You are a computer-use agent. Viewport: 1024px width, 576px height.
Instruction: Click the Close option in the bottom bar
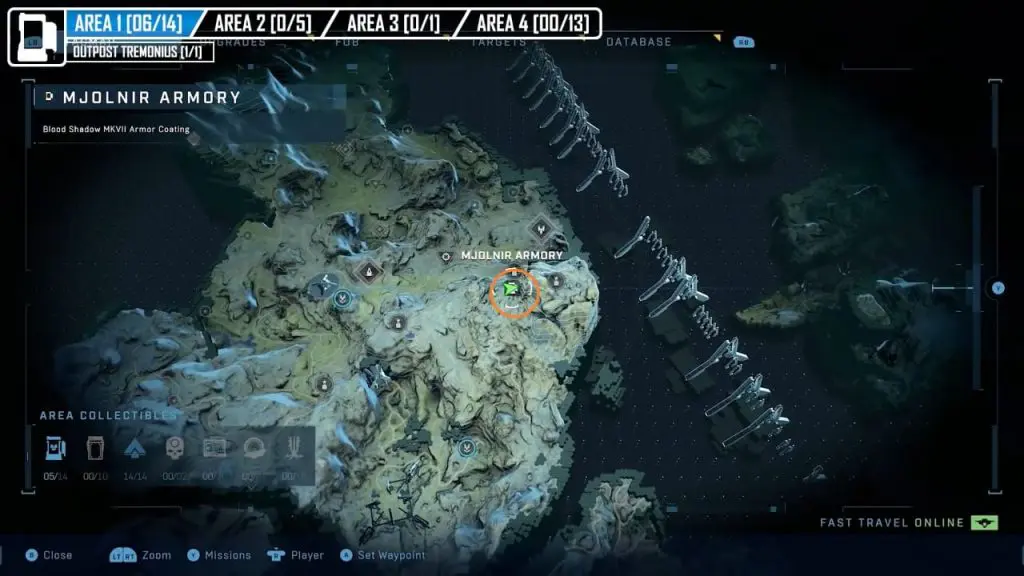(x=49, y=555)
